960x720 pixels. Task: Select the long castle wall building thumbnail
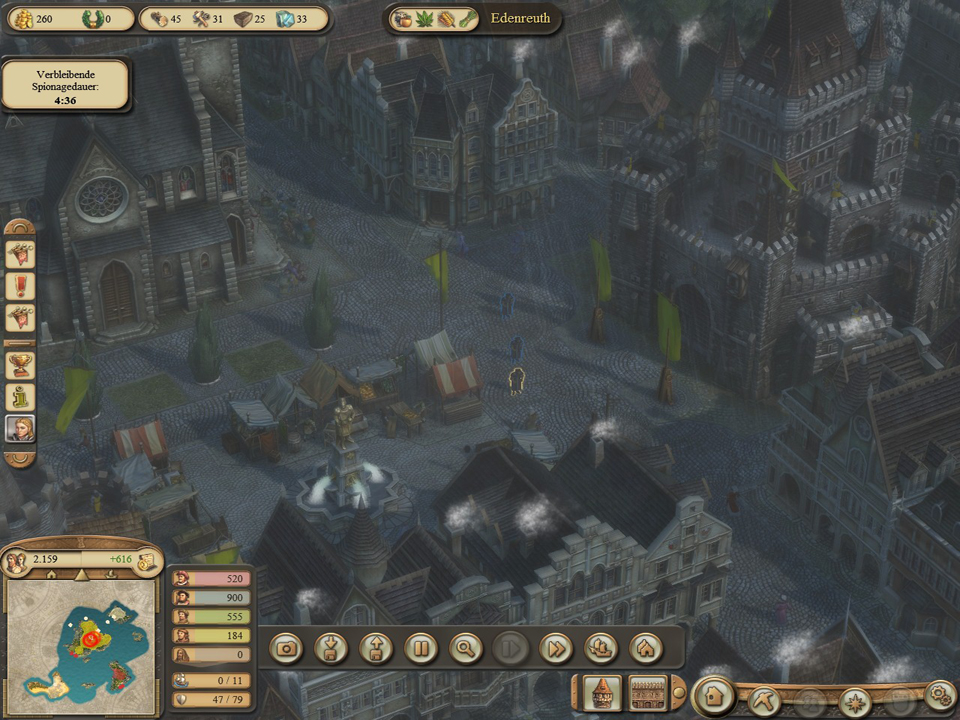click(649, 693)
